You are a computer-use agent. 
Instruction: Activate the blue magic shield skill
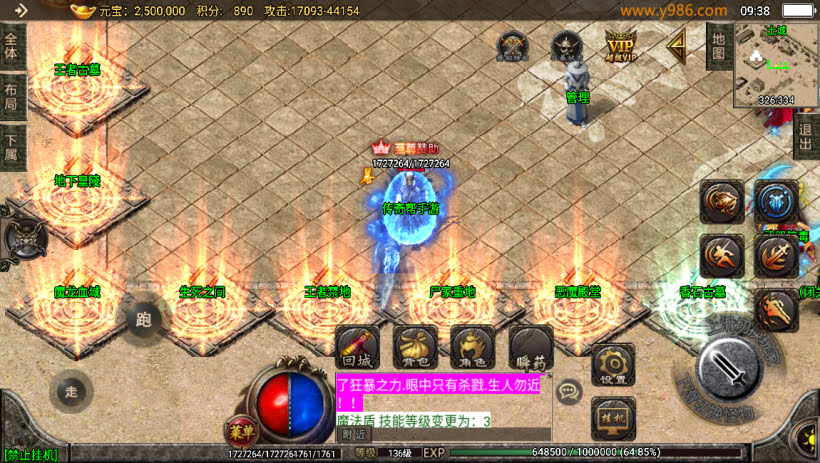coord(775,202)
